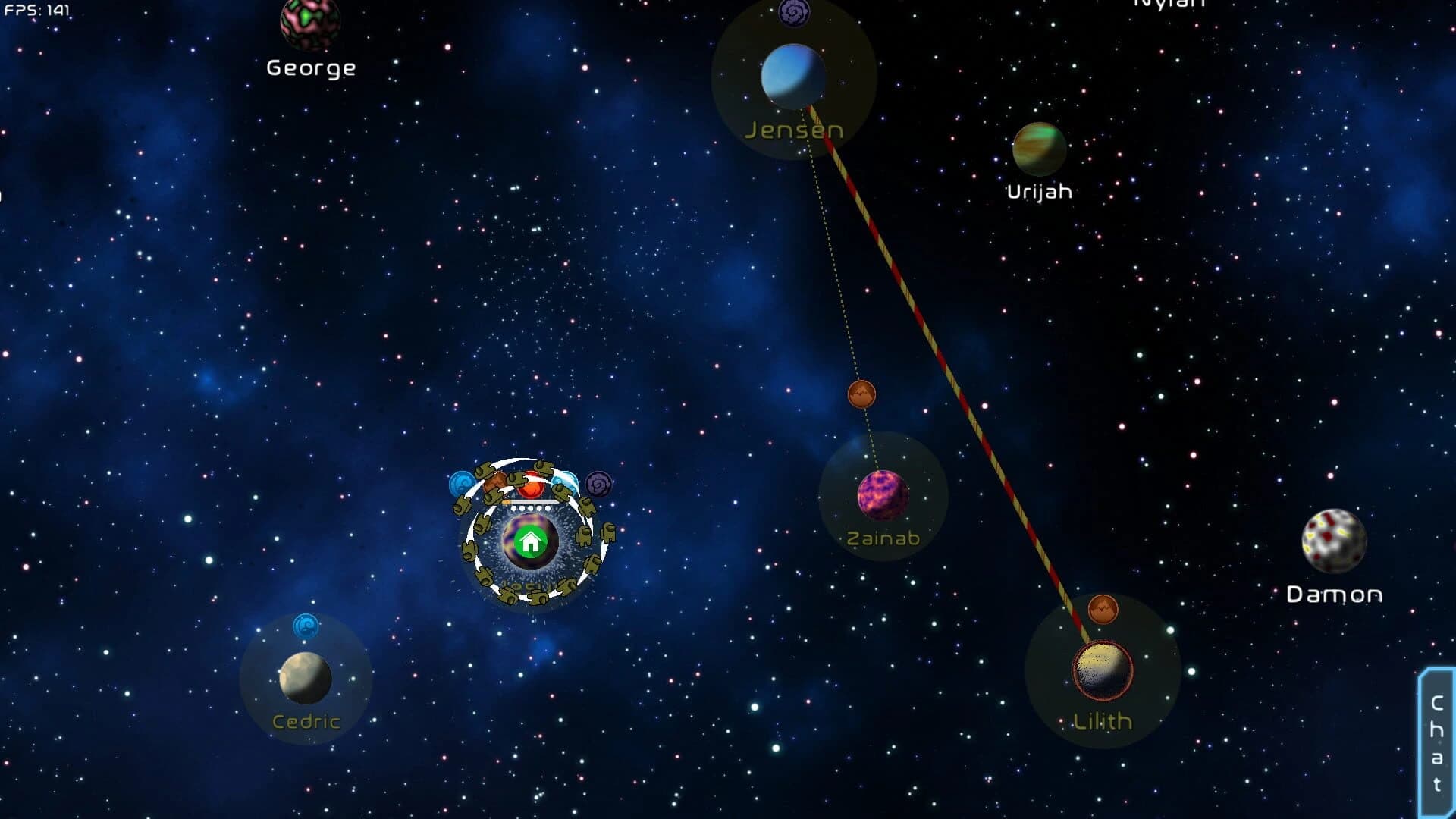Click the green home icon on your home planet
The height and width of the screenshot is (819, 1456).
pyautogui.click(x=531, y=541)
